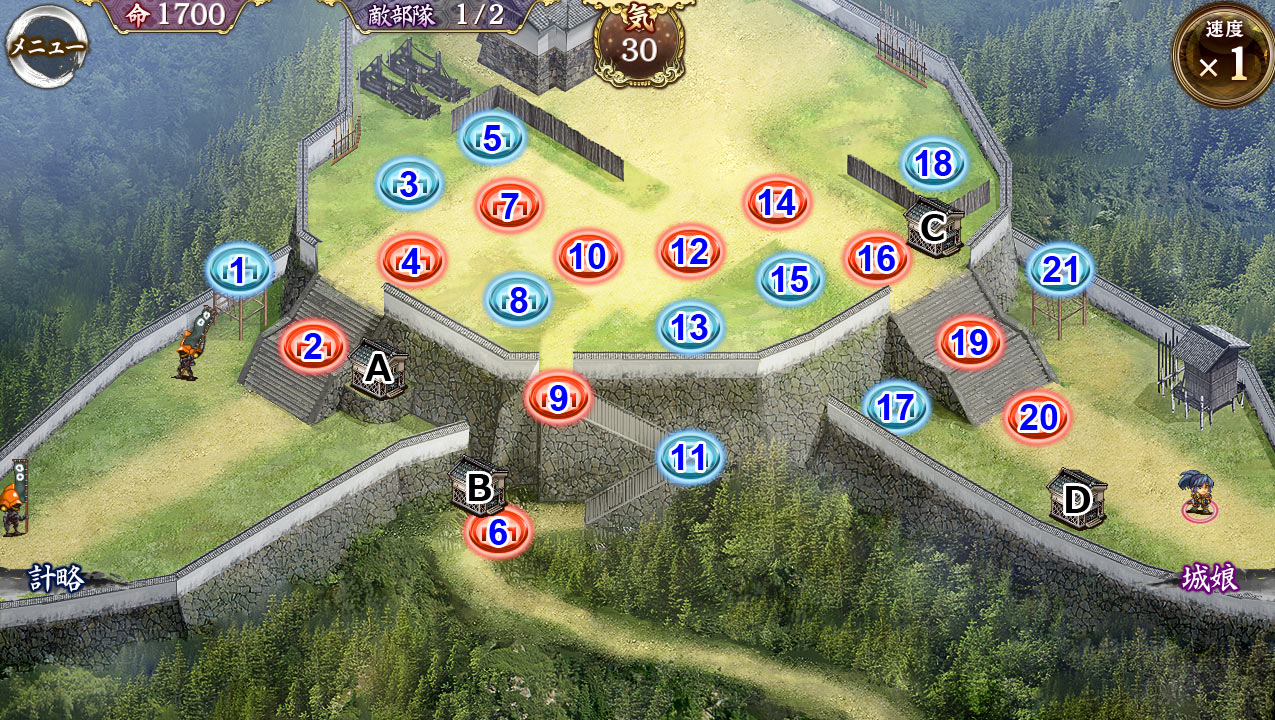Select blue deployment slot 13
The image size is (1275, 720).
click(x=690, y=328)
